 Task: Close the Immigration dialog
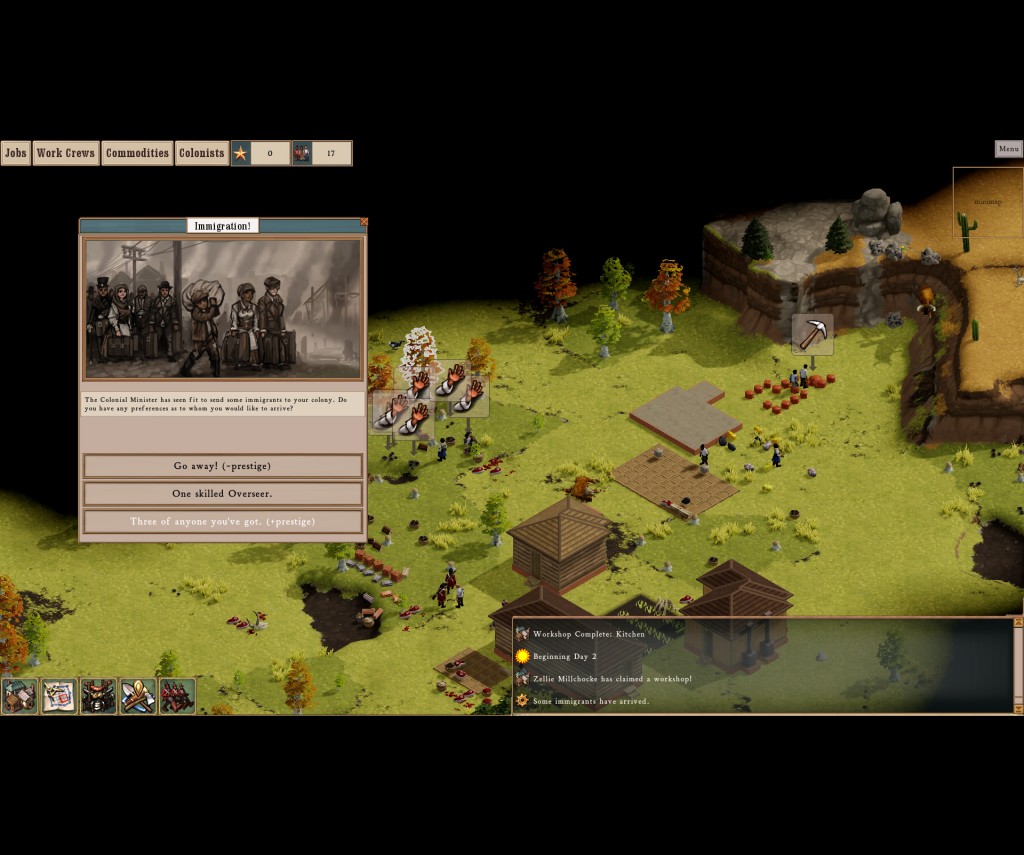pyautogui.click(x=364, y=222)
